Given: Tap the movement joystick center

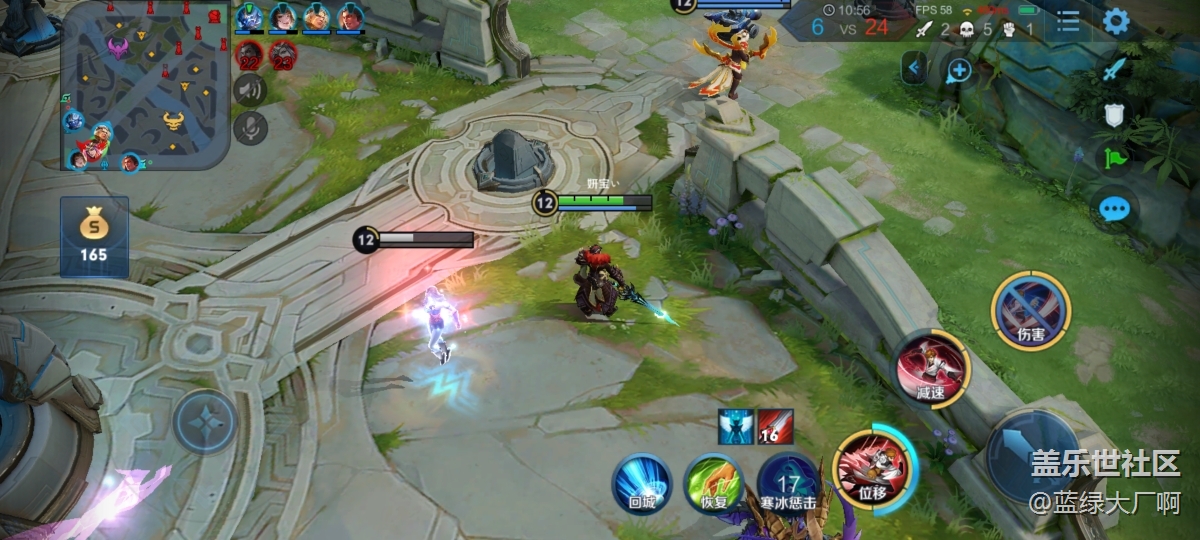Looking at the screenshot, I should (x=206, y=421).
